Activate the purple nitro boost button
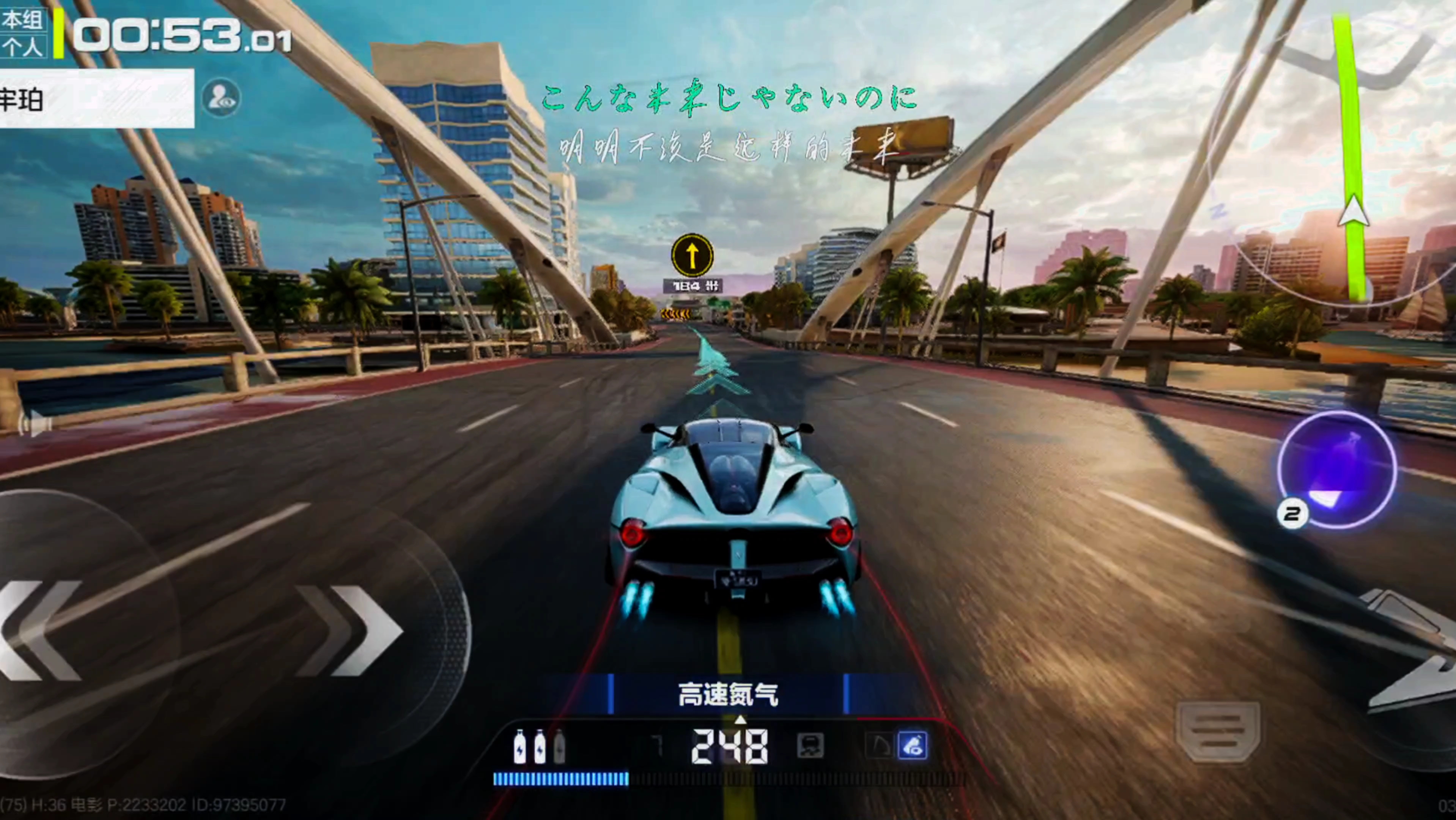This screenshot has height=820, width=1456. pyautogui.click(x=1337, y=470)
